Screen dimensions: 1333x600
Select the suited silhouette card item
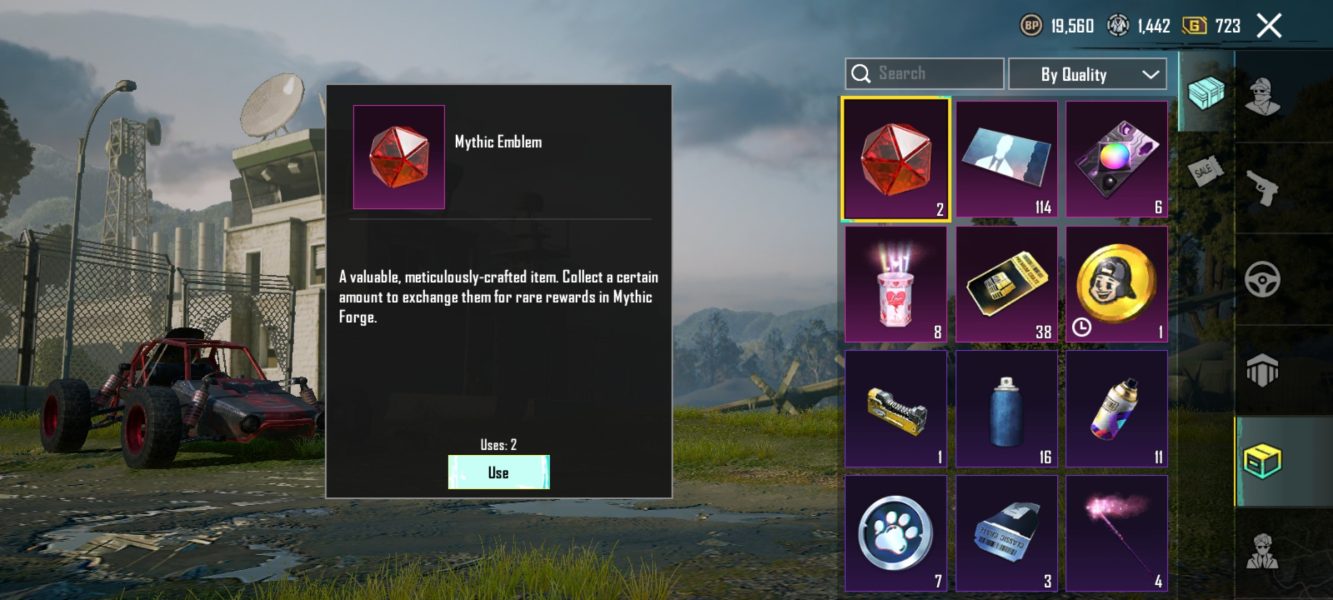[x=1006, y=158]
